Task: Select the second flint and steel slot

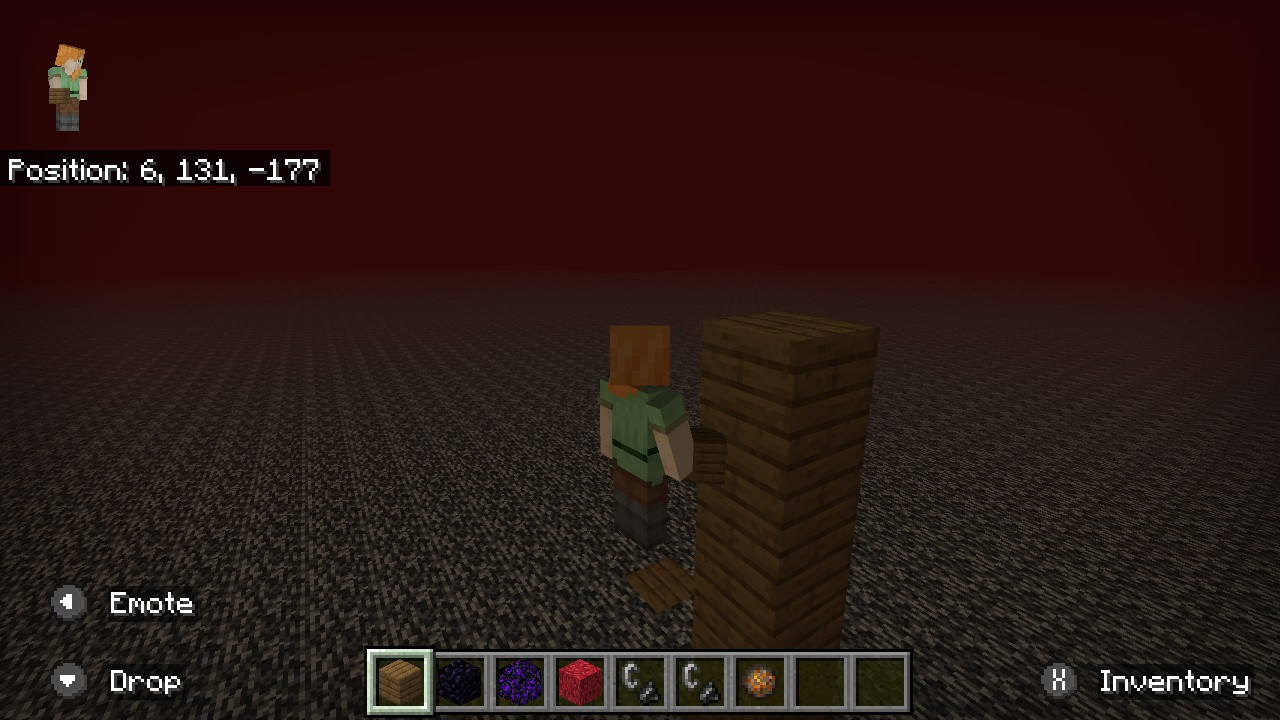Action: point(700,682)
